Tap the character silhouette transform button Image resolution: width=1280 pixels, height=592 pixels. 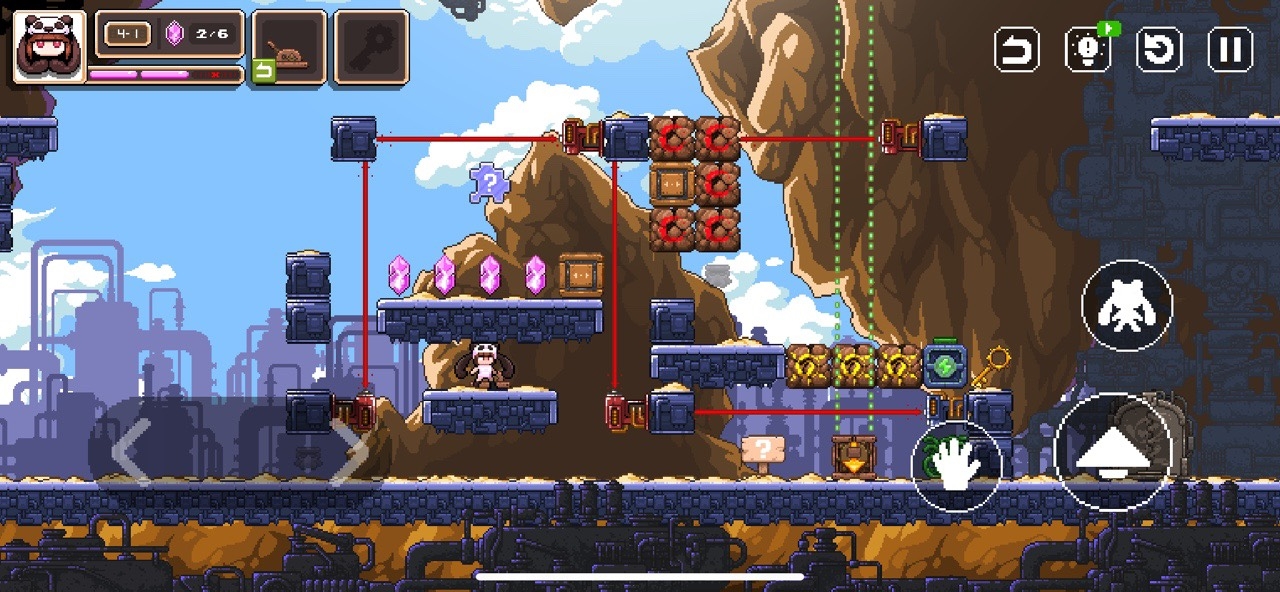(x=1127, y=306)
